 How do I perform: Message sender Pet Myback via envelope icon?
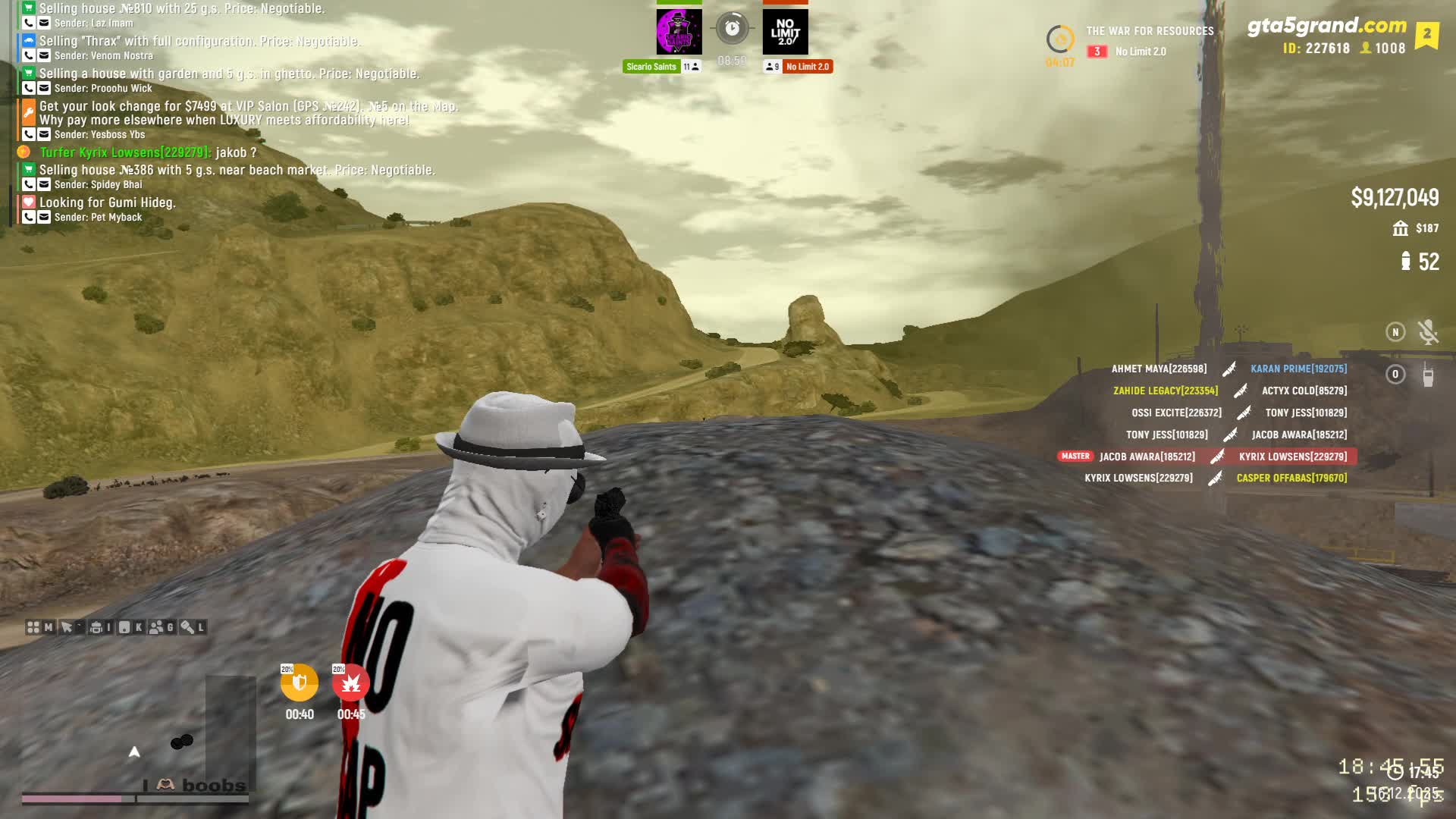44,217
